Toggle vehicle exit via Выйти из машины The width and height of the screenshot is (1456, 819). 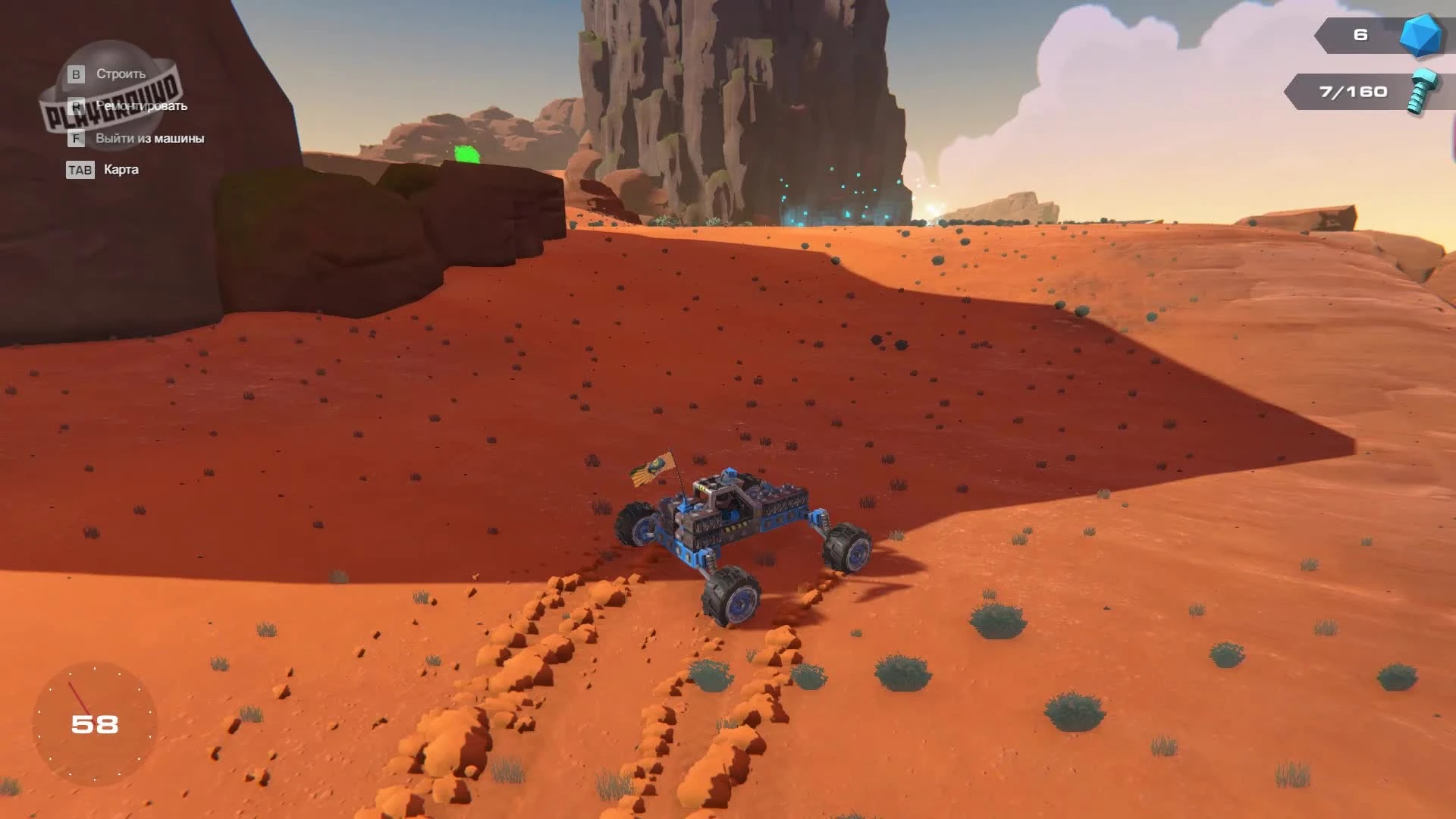(148, 139)
